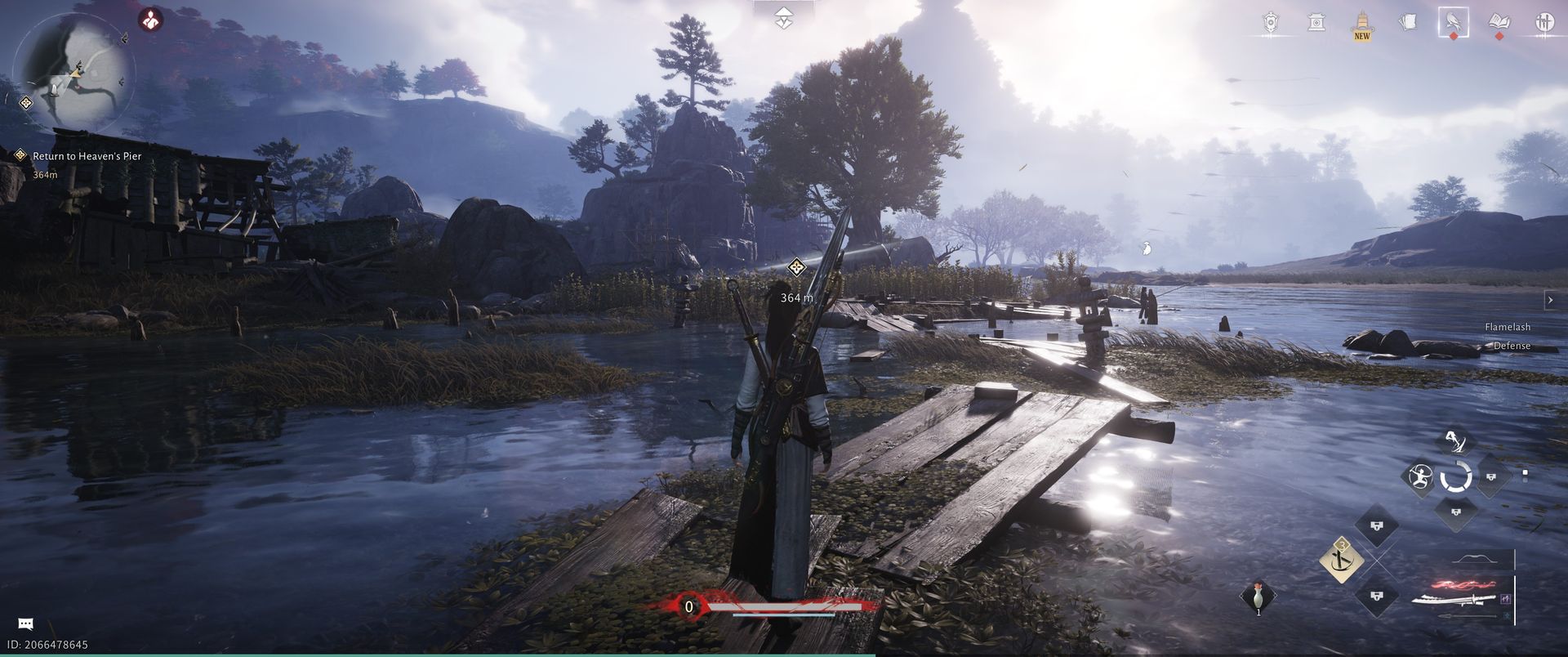Select the highlighted bird icon
The image size is (1568, 657).
1453,23
